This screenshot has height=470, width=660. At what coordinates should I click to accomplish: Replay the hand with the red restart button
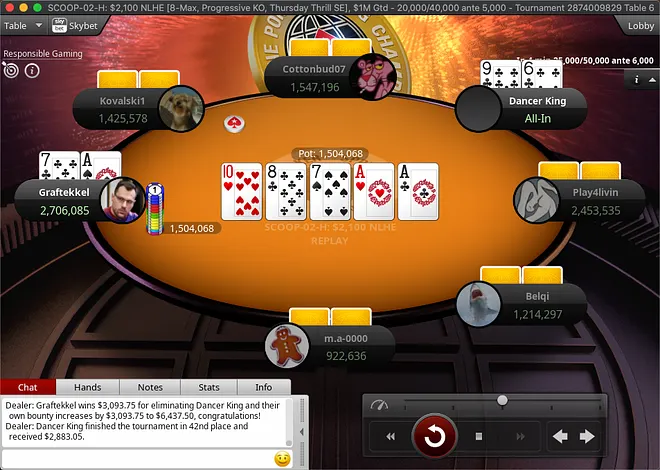435,436
